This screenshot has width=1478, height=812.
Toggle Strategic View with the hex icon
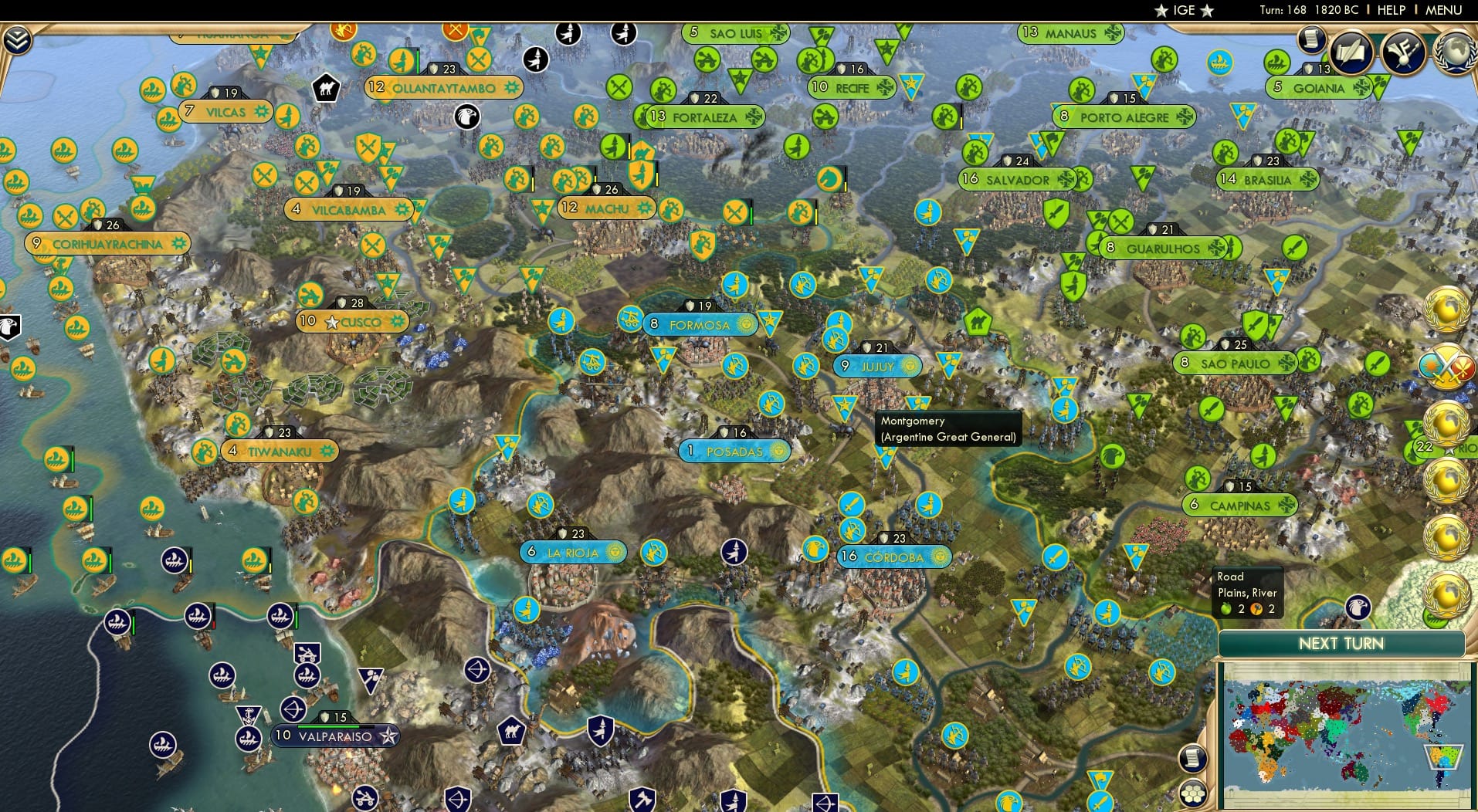click(1195, 794)
